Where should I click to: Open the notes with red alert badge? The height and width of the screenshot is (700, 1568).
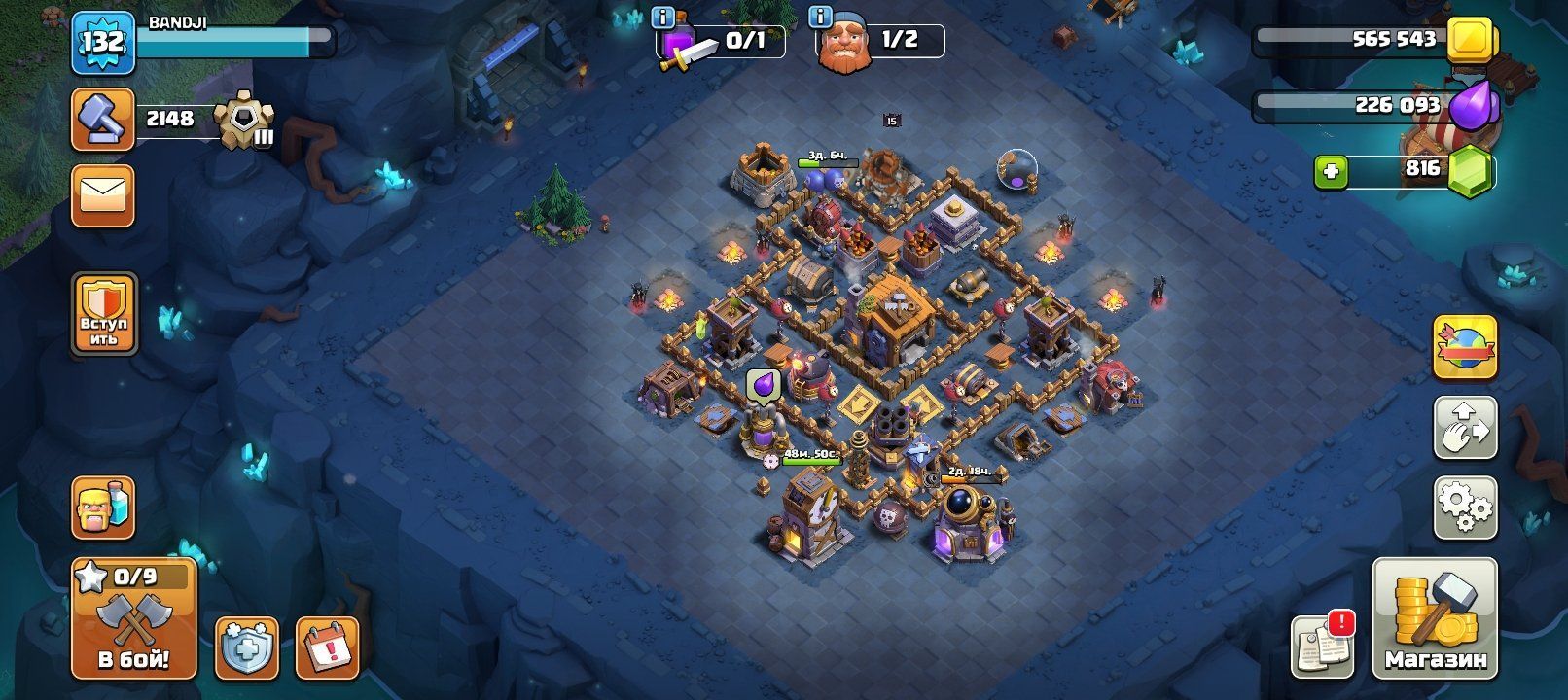coord(1323,644)
